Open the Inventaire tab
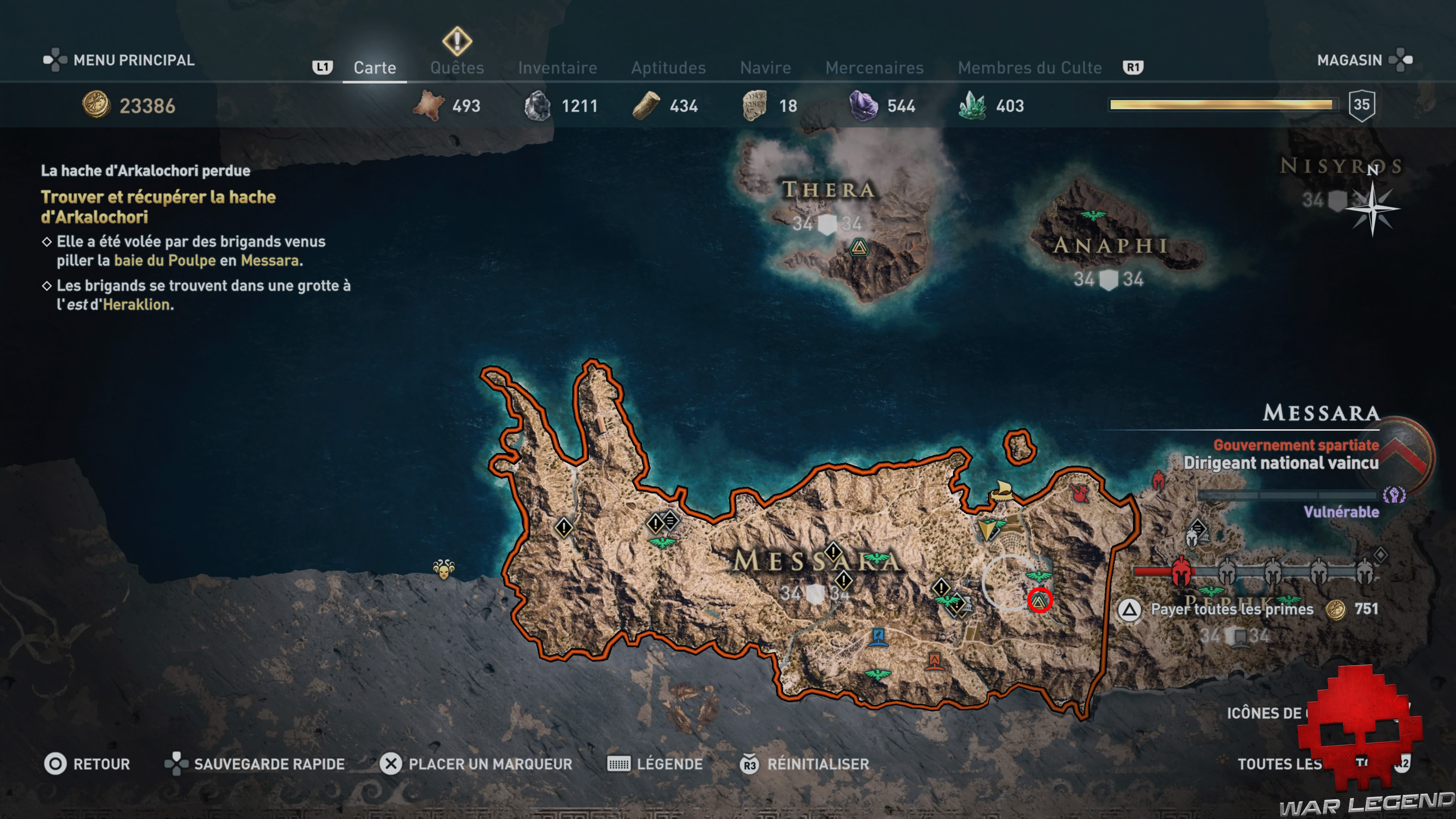Viewport: 1456px width, 819px height. [x=557, y=68]
